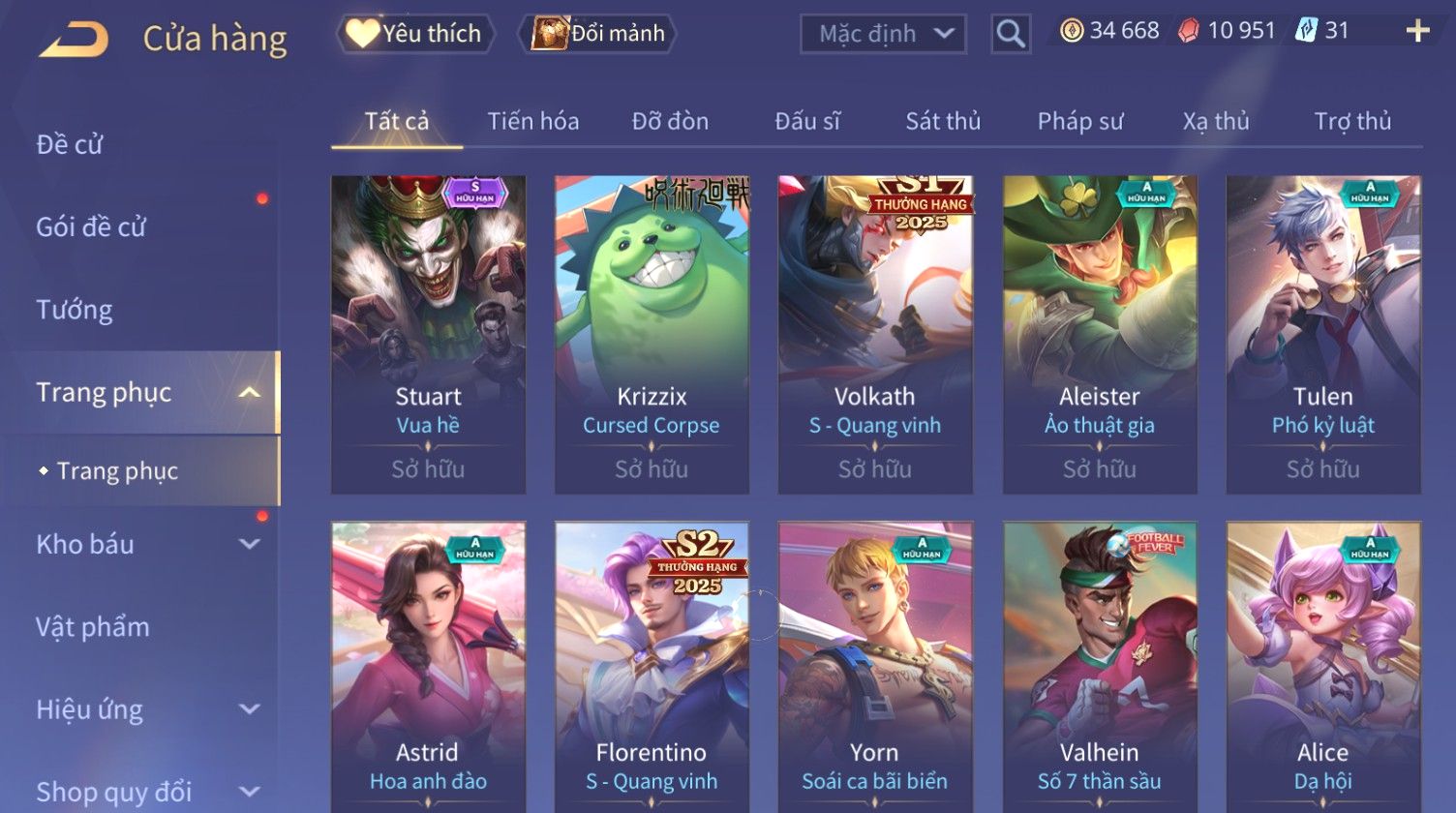Select the Stuart Vua hề skin card
The image size is (1456, 813).
coord(428,334)
